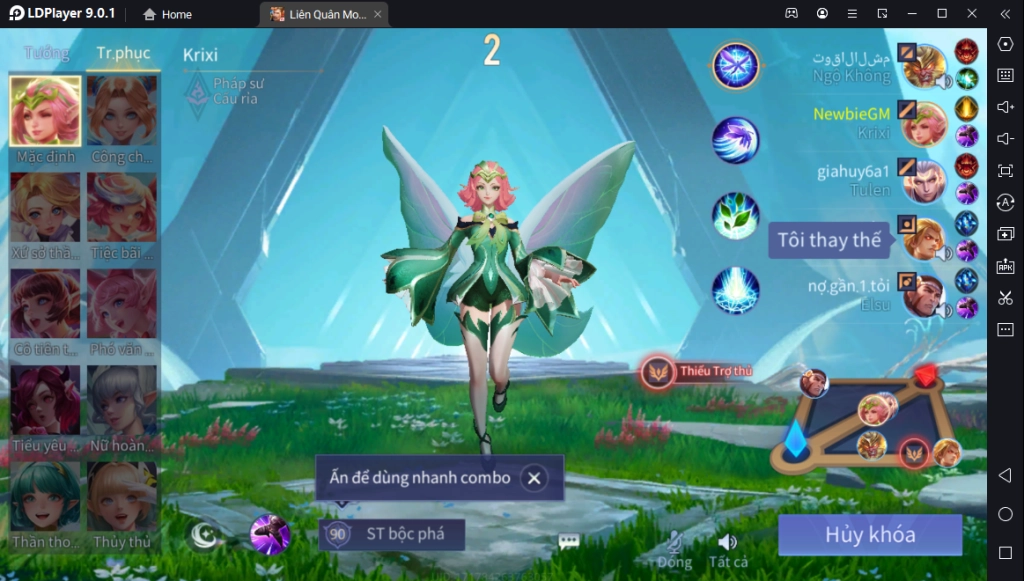Click the Hủy khóa button
The height and width of the screenshot is (581, 1024).
click(869, 535)
